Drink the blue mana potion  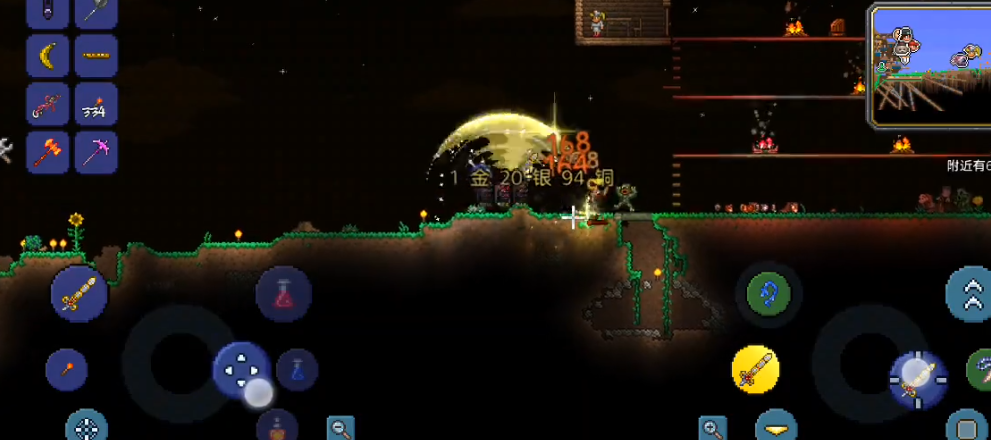[297, 369]
